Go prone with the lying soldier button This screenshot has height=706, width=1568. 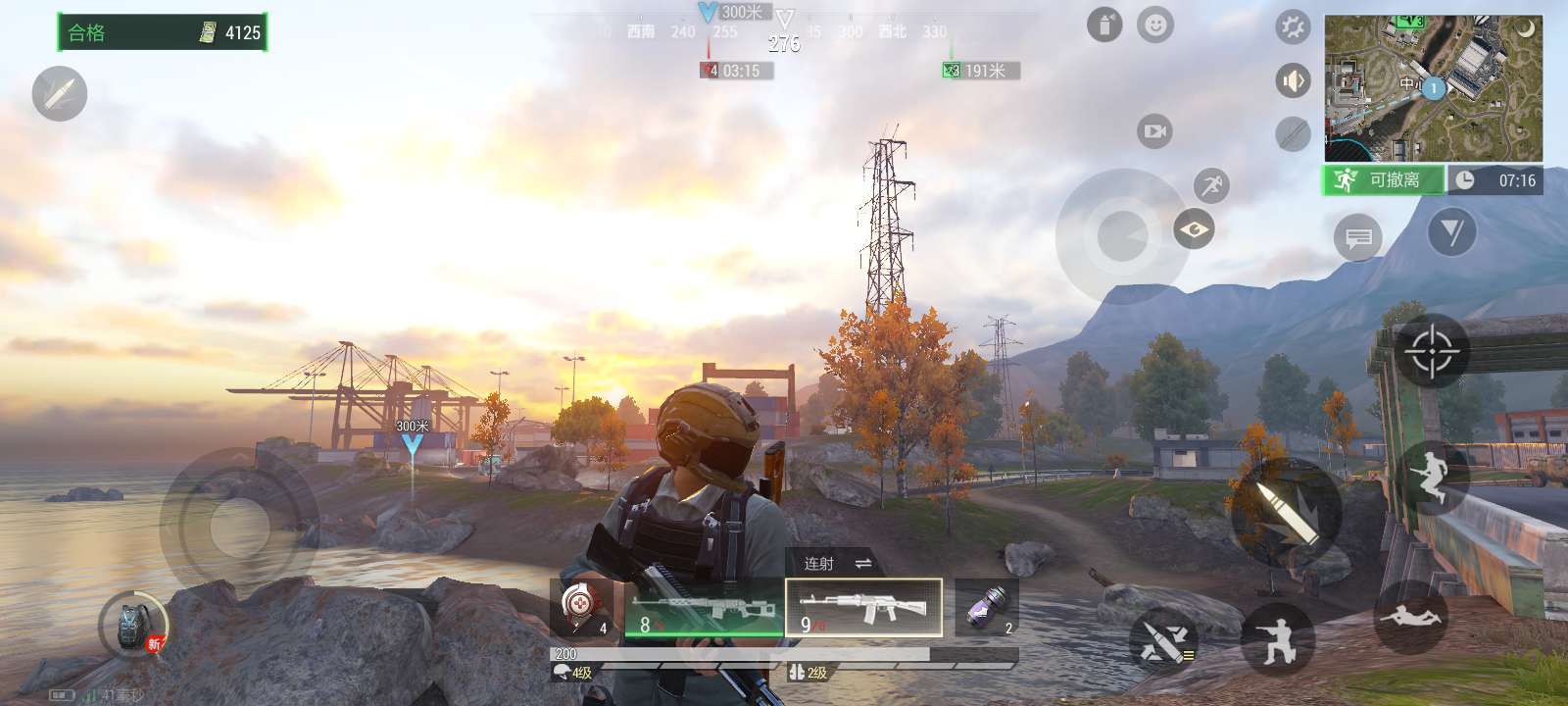point(1410,616)
